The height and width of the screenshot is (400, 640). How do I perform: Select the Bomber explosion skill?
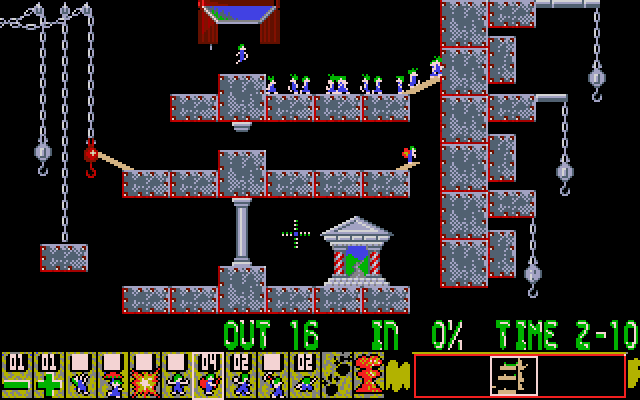144,375
